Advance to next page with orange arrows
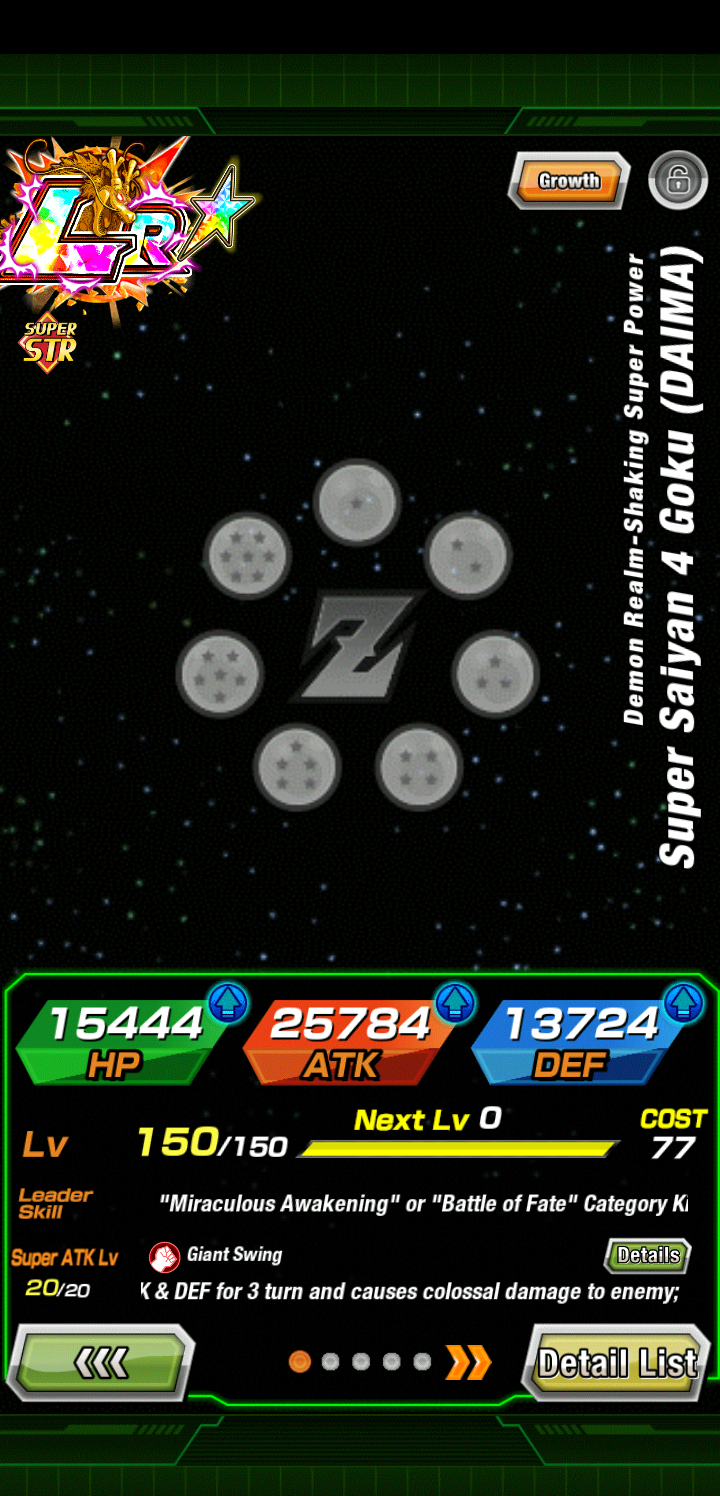This screenshot has width=720, height=1496. click(x=468, y=1361)
